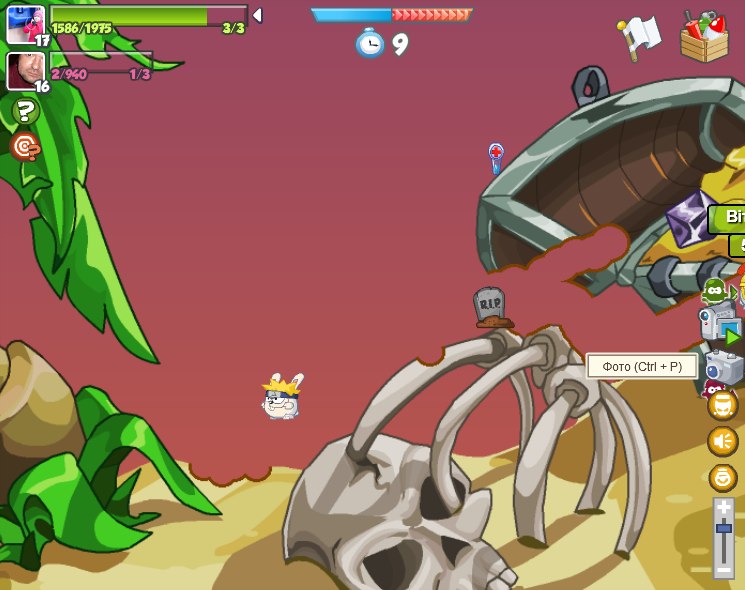Open the green question mark help
This screenshot has width=745, height=590.
[26, 111]
